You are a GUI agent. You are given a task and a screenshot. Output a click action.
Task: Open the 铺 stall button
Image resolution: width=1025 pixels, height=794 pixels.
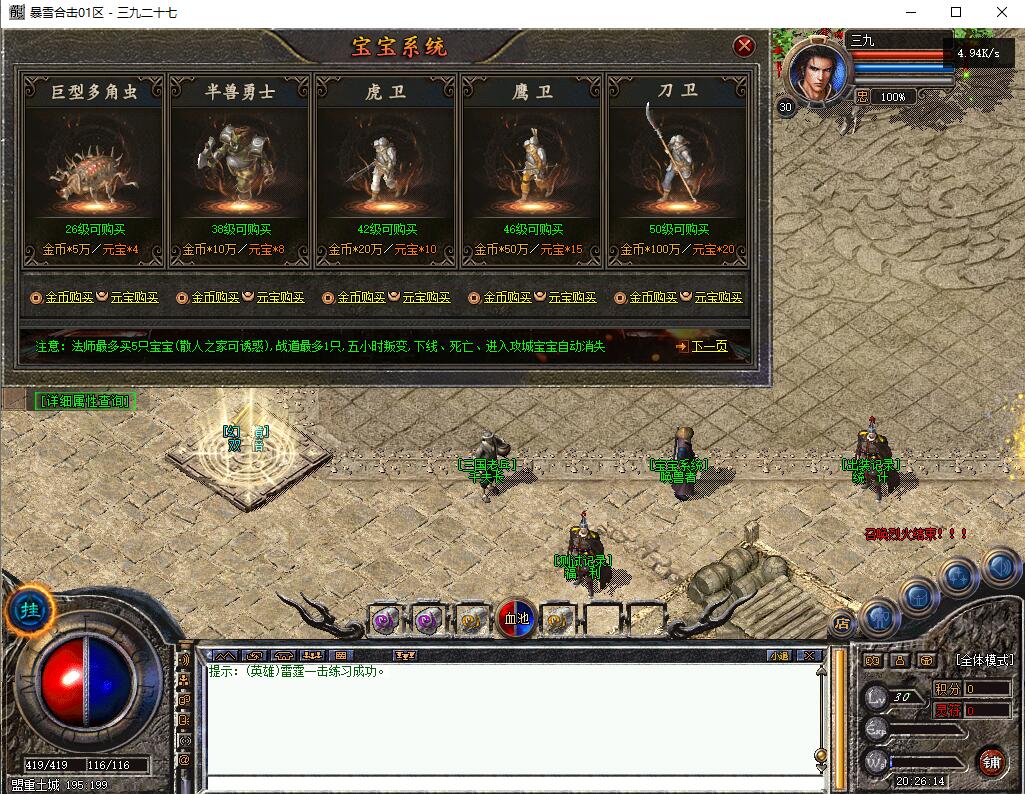point(991,763)
